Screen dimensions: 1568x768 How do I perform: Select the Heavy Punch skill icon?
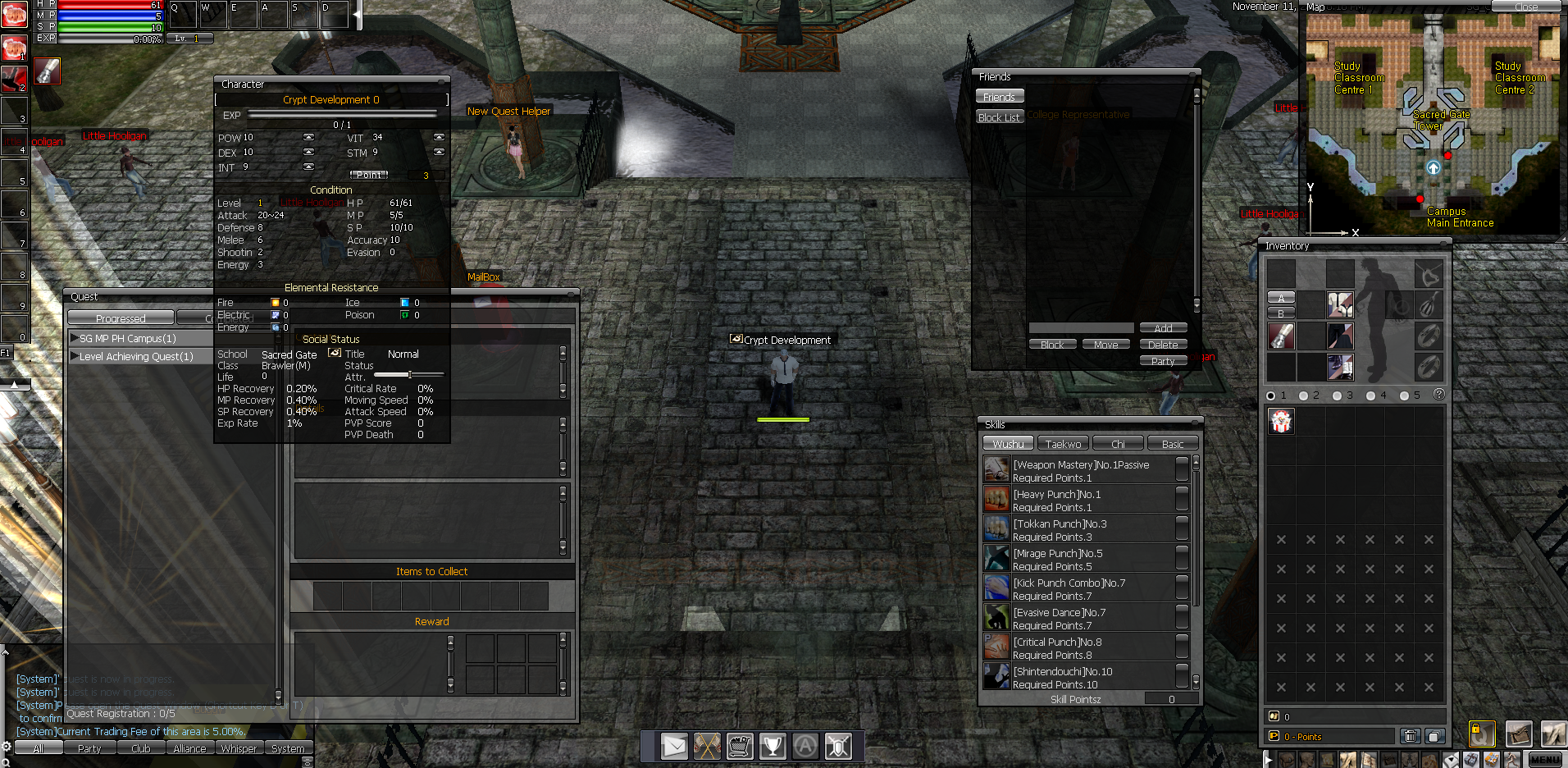996,499
